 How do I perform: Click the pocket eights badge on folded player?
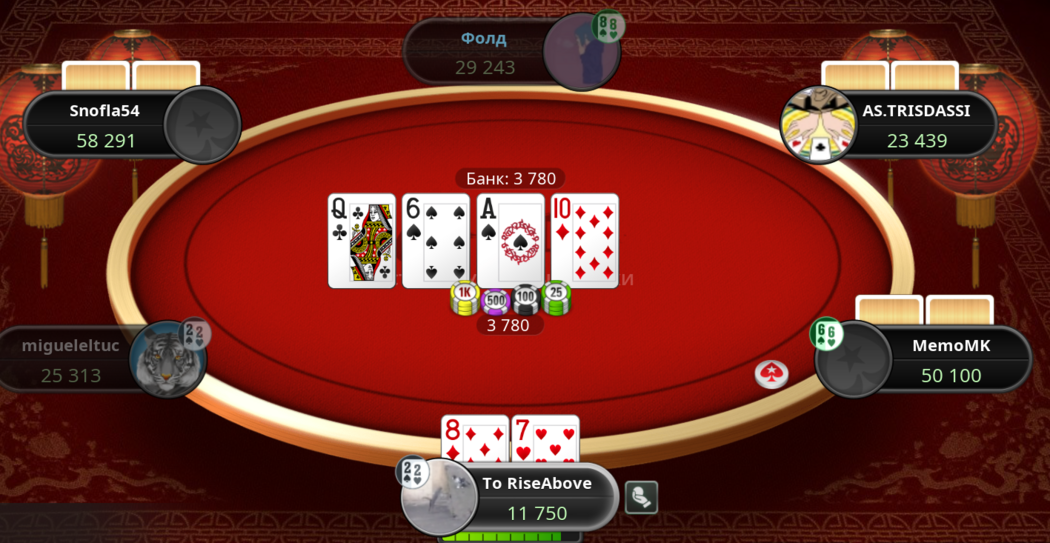pos(608,27)
